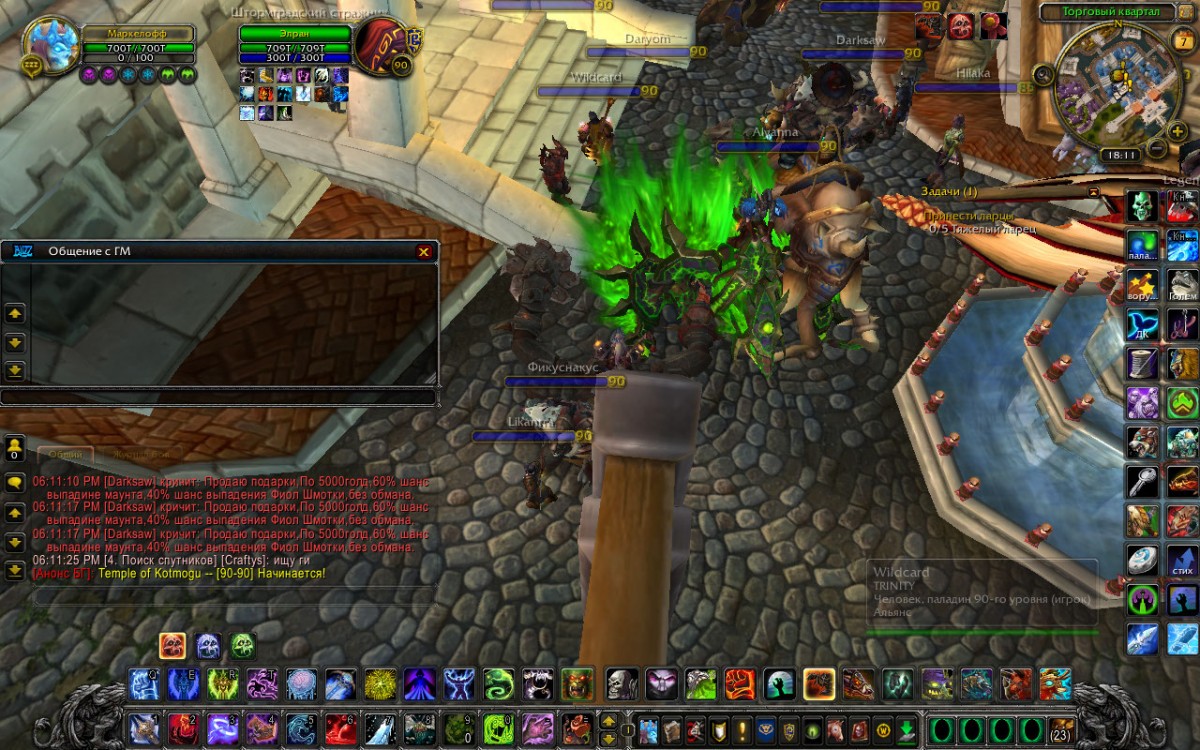Zoom out the minimap with minus button
1200x750 pixels.
coord(1154,149)
